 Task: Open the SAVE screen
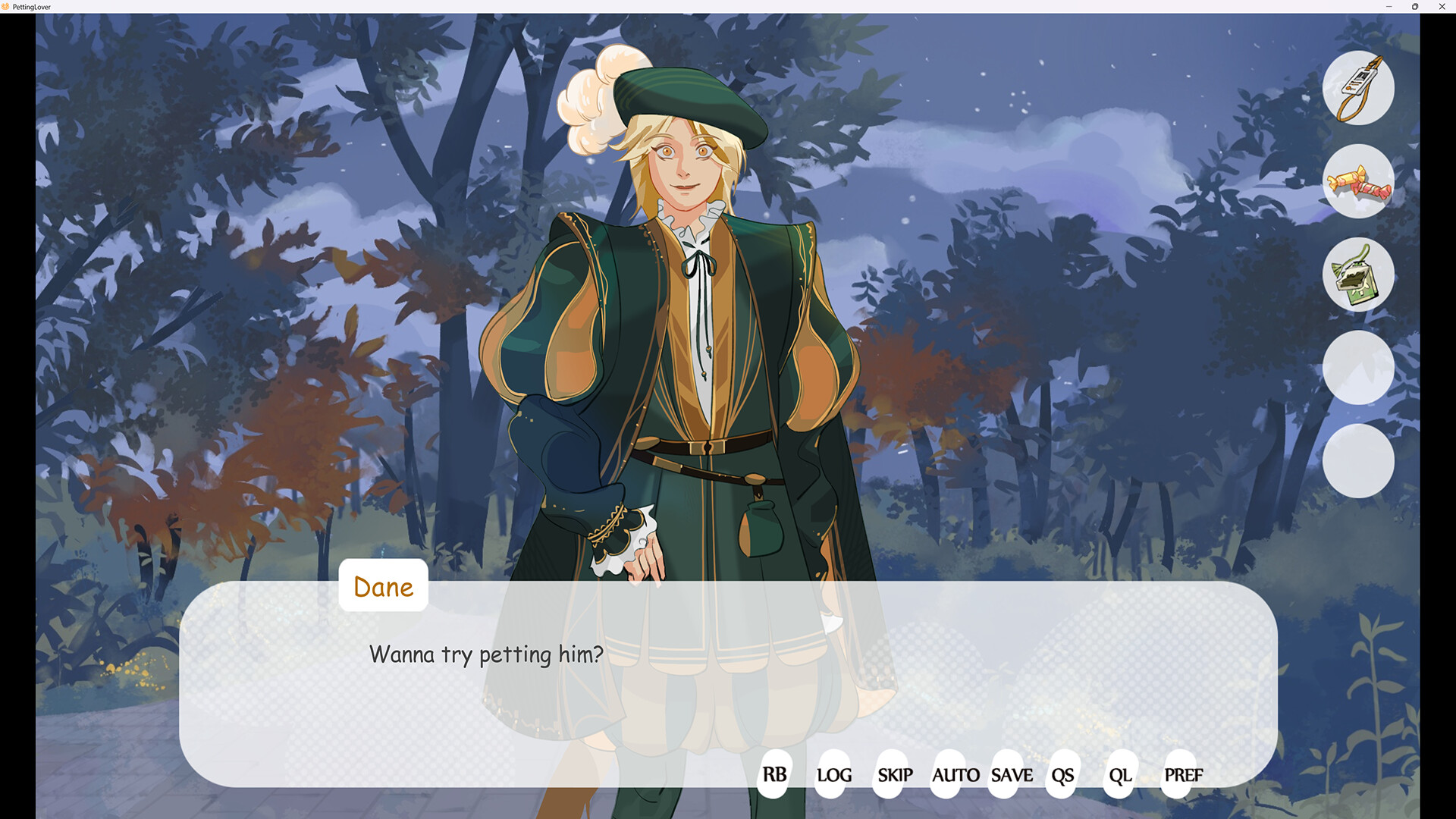coord(1012,776)
